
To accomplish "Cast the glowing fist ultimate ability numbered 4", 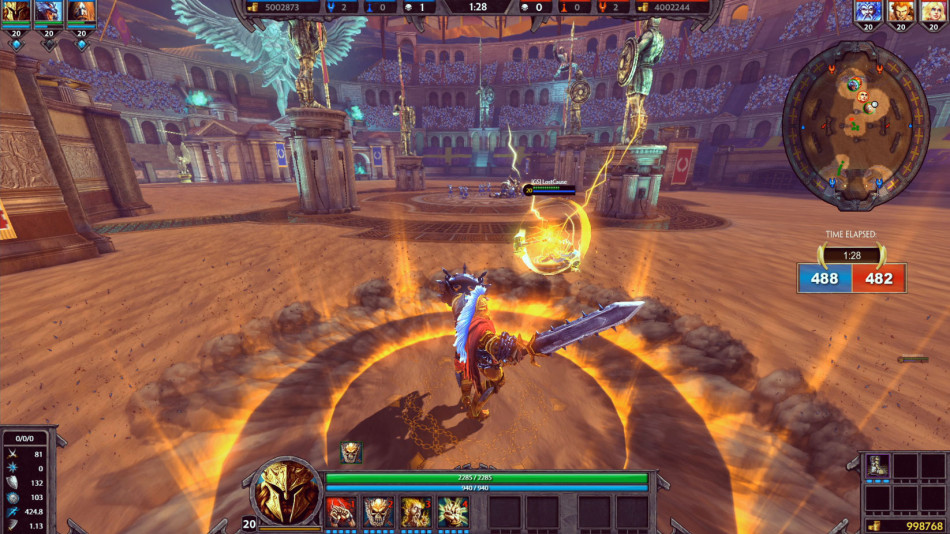I will tap(453, 512).
